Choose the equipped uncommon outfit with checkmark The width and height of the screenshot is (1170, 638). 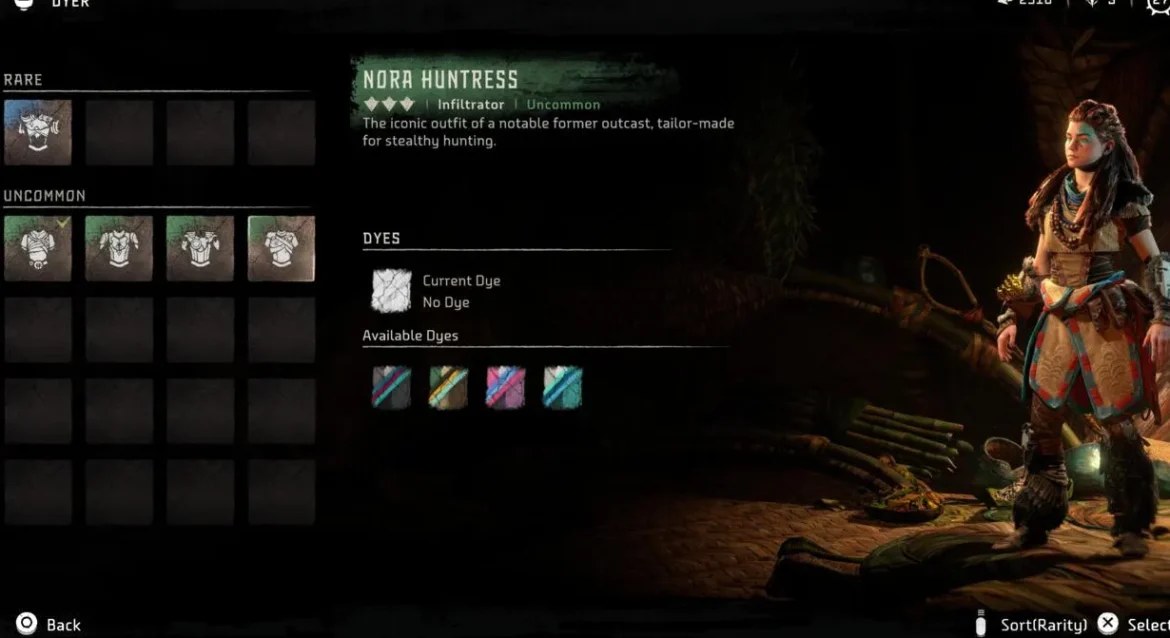[x=38, y=248]
